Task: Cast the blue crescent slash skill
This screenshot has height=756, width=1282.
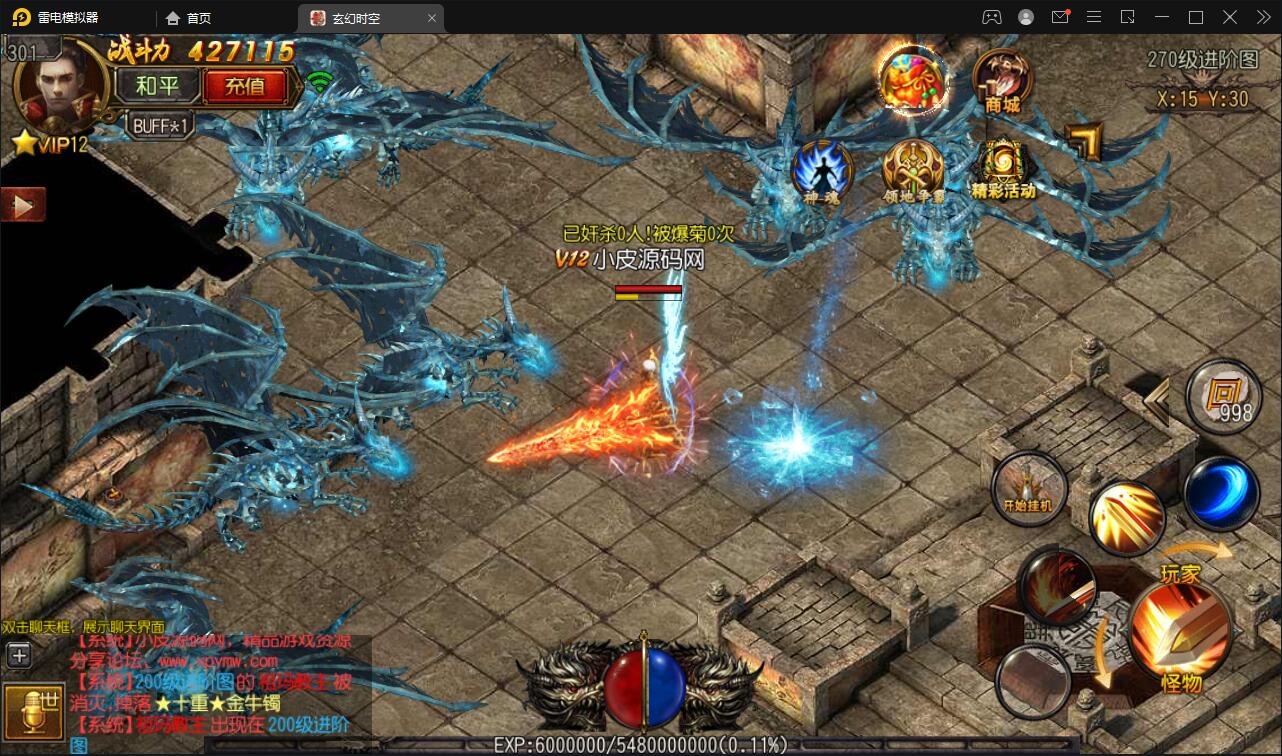Action: [1220, 493]
